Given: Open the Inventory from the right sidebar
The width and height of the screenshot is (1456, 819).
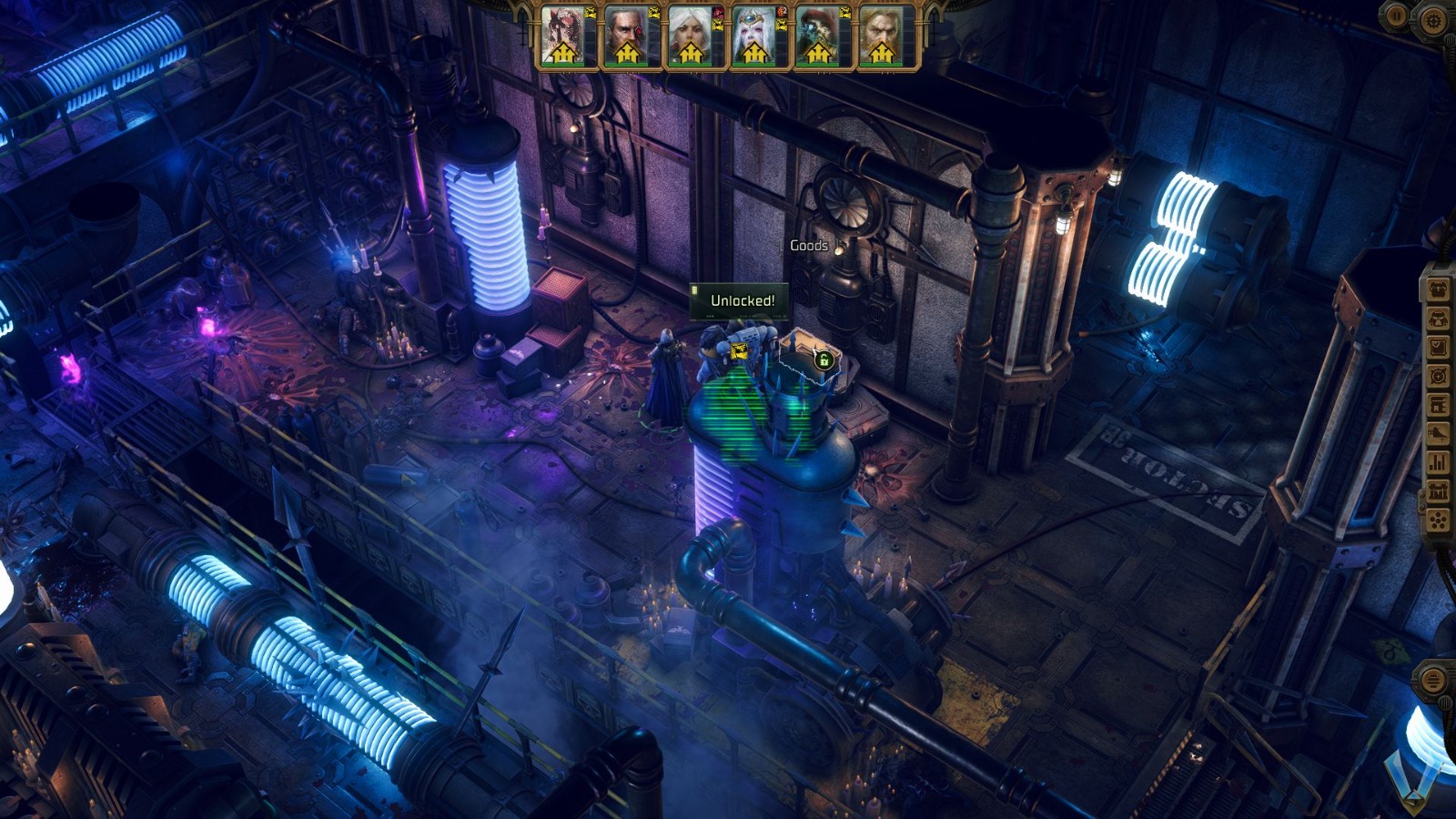Looking at the screenshot, I should (1438, 291).
